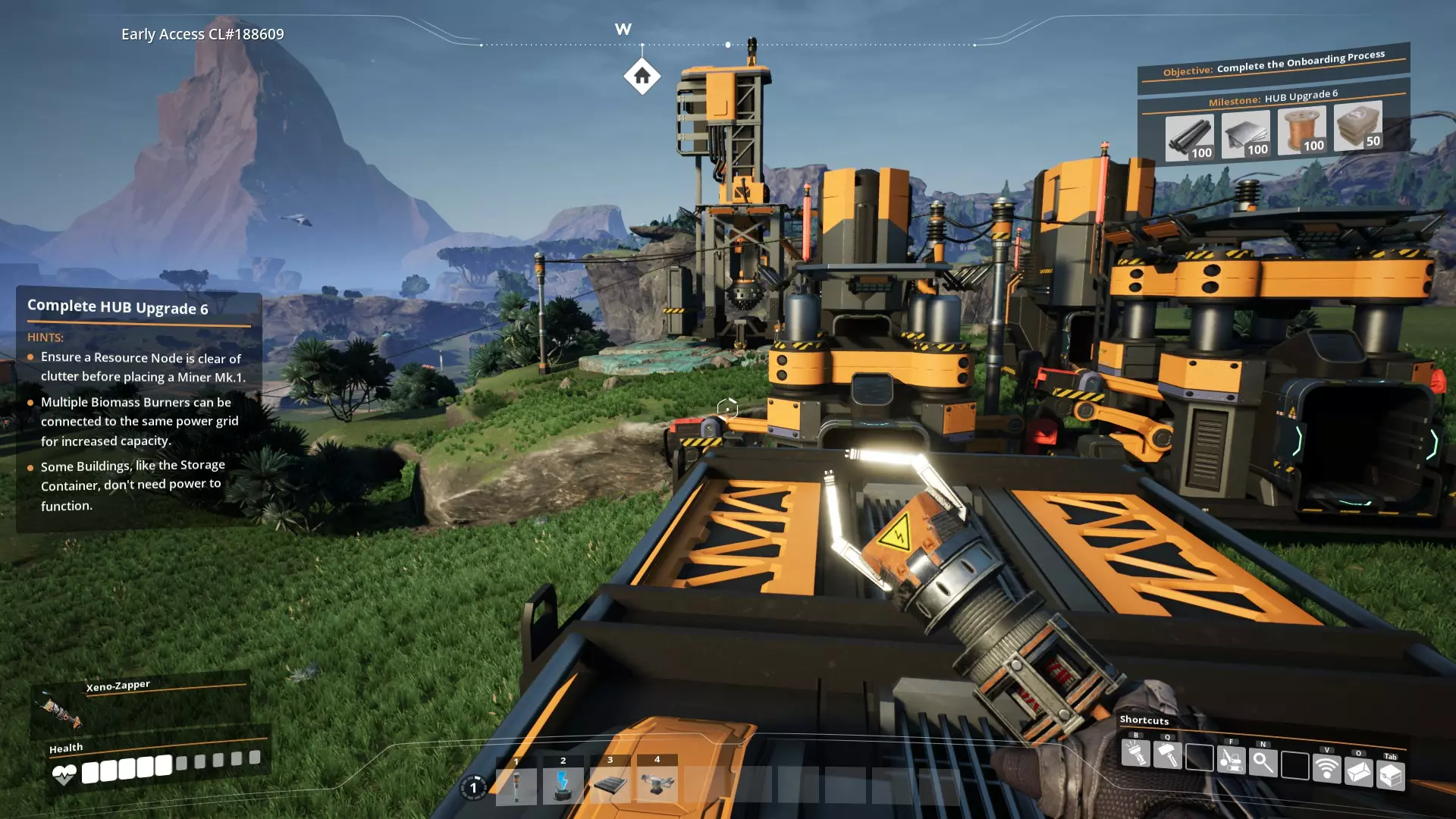Click the iron rod milestone requirement

pyautogui.click(x=1189, y=137)
